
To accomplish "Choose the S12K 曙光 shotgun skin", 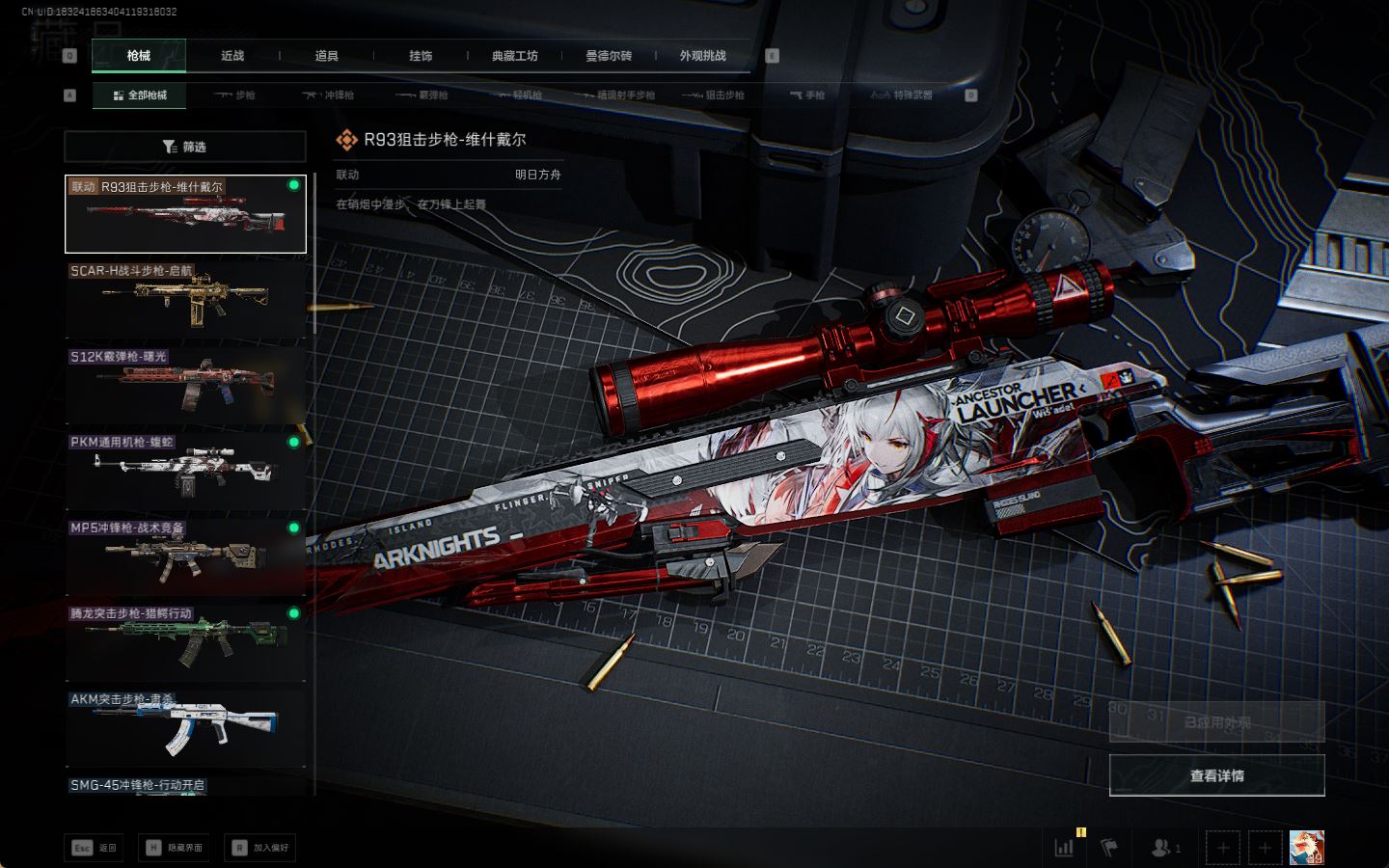I will 185,385.
